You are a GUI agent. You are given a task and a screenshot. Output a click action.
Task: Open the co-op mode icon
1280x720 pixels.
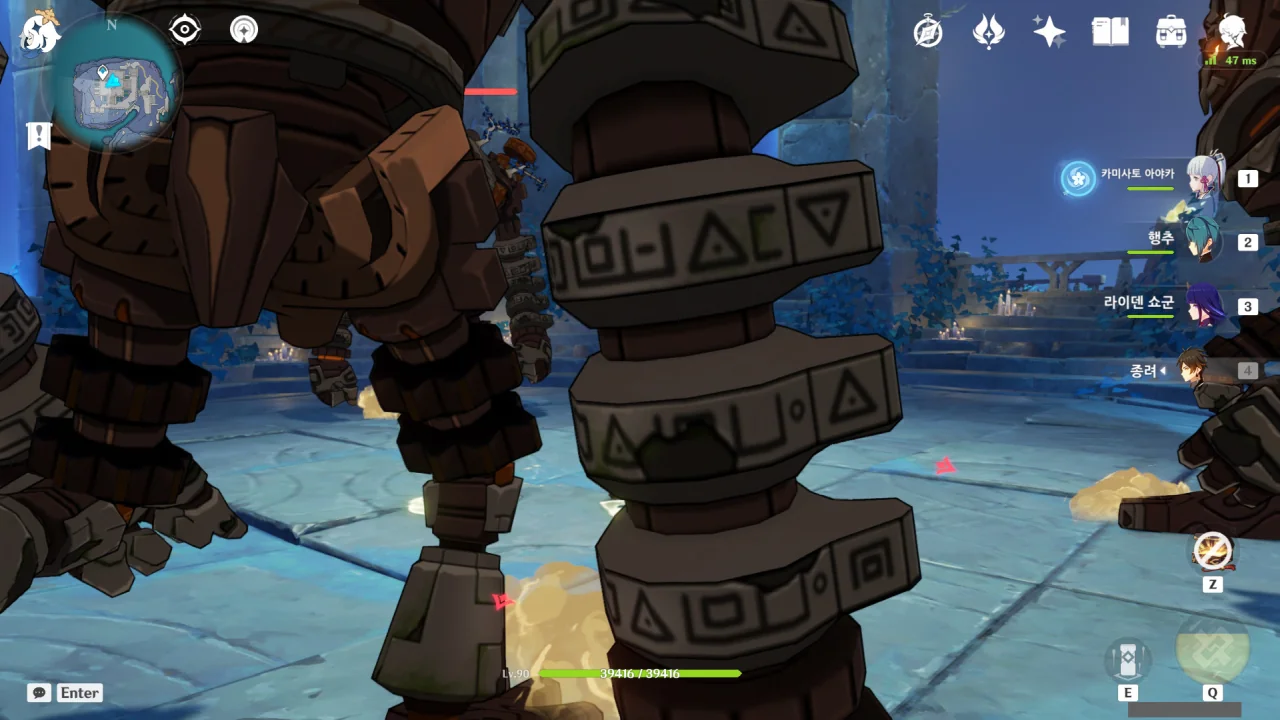coord(244,30)
